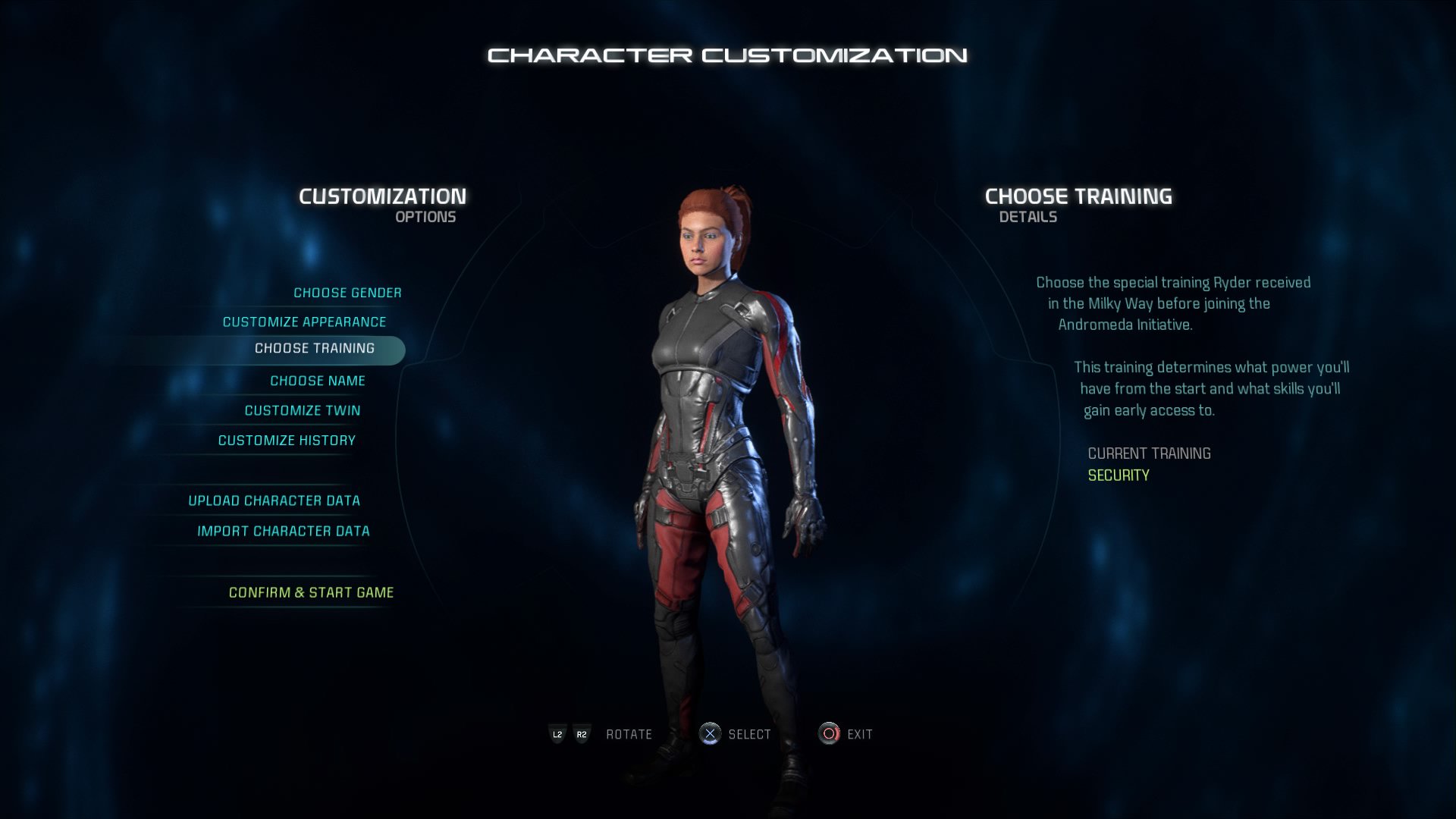Open the CHOOSE GENDER option
Viewport: 1456px width, 819px height.
(x=347, y=292)
